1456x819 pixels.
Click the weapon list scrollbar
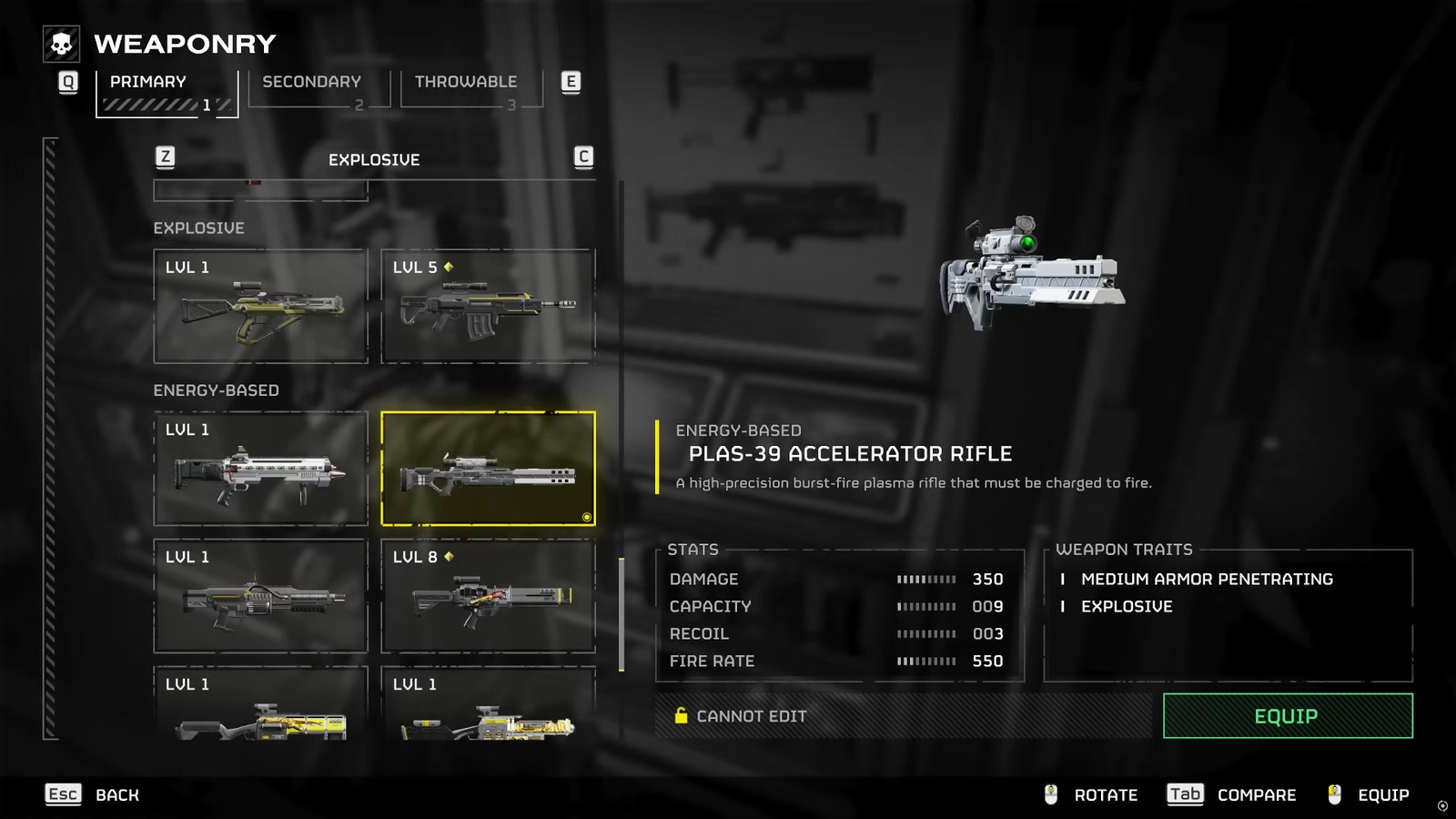(622, 614)
